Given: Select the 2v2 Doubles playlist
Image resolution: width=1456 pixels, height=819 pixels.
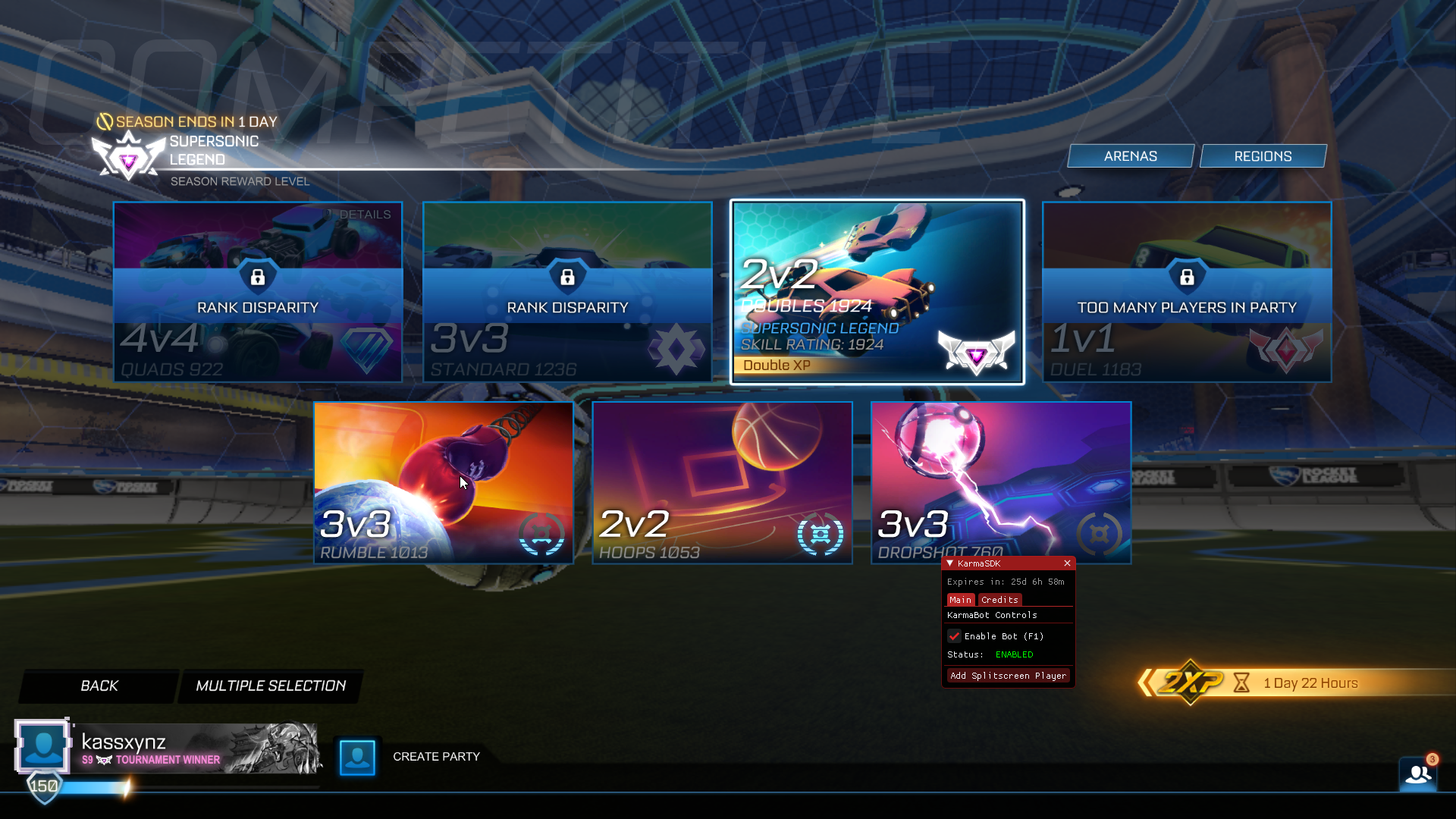Looking at the screenshot, I should pos(877,292).
